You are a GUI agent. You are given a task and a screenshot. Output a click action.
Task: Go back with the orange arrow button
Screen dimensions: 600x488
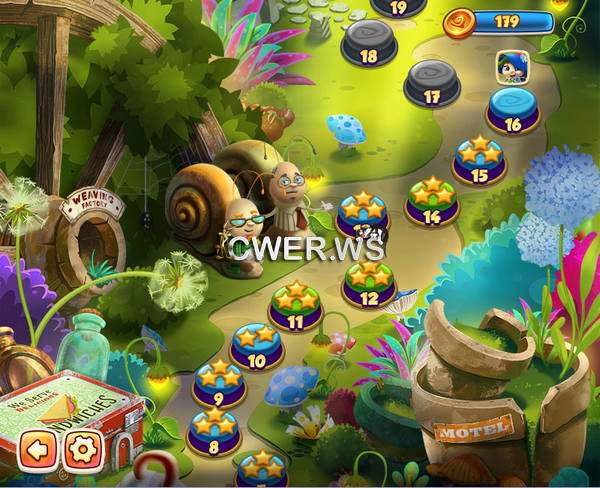pyautogui.click(x=36, y=449)
